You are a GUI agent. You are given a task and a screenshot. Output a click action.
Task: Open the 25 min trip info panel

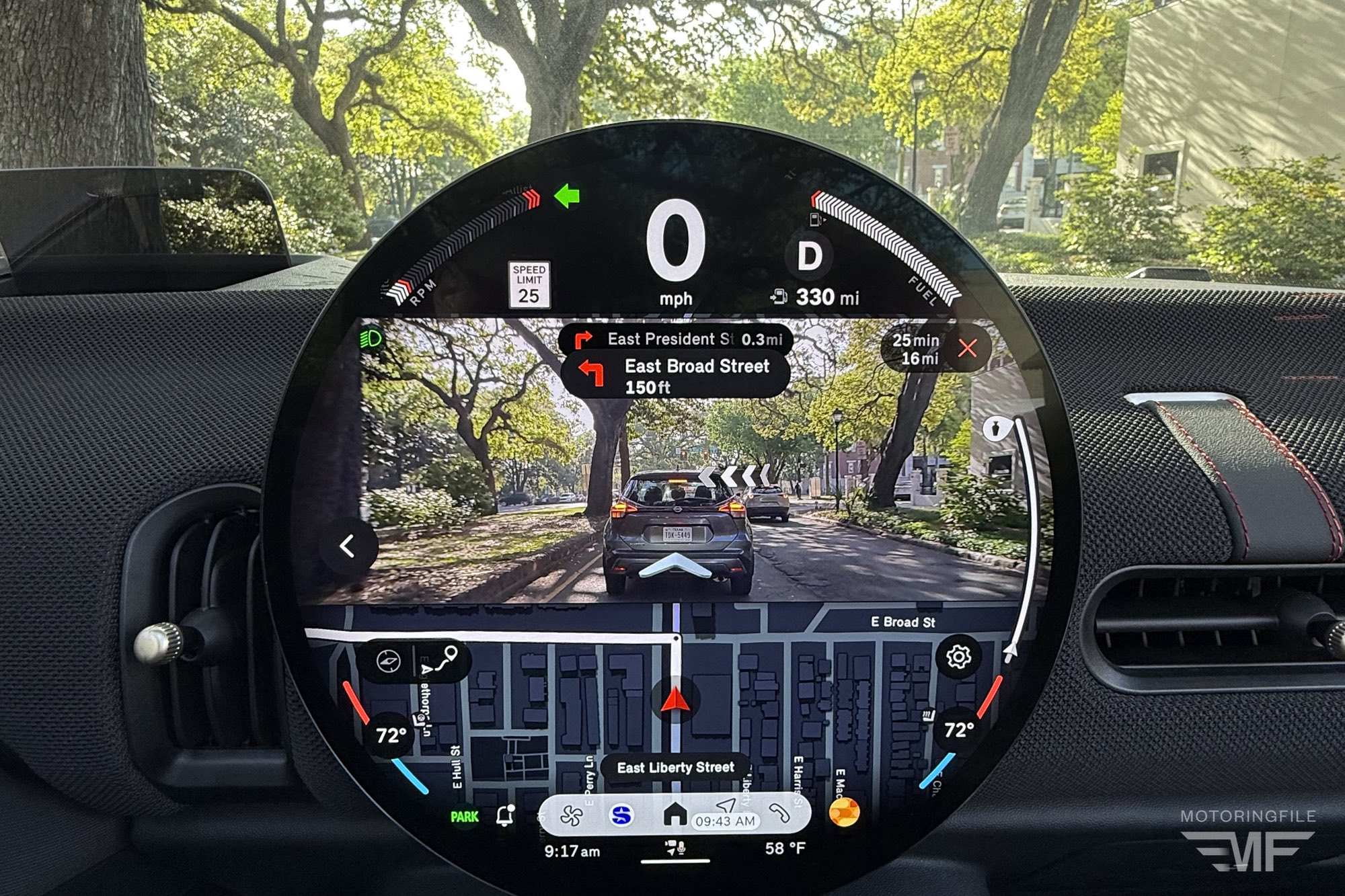(915, 350)
